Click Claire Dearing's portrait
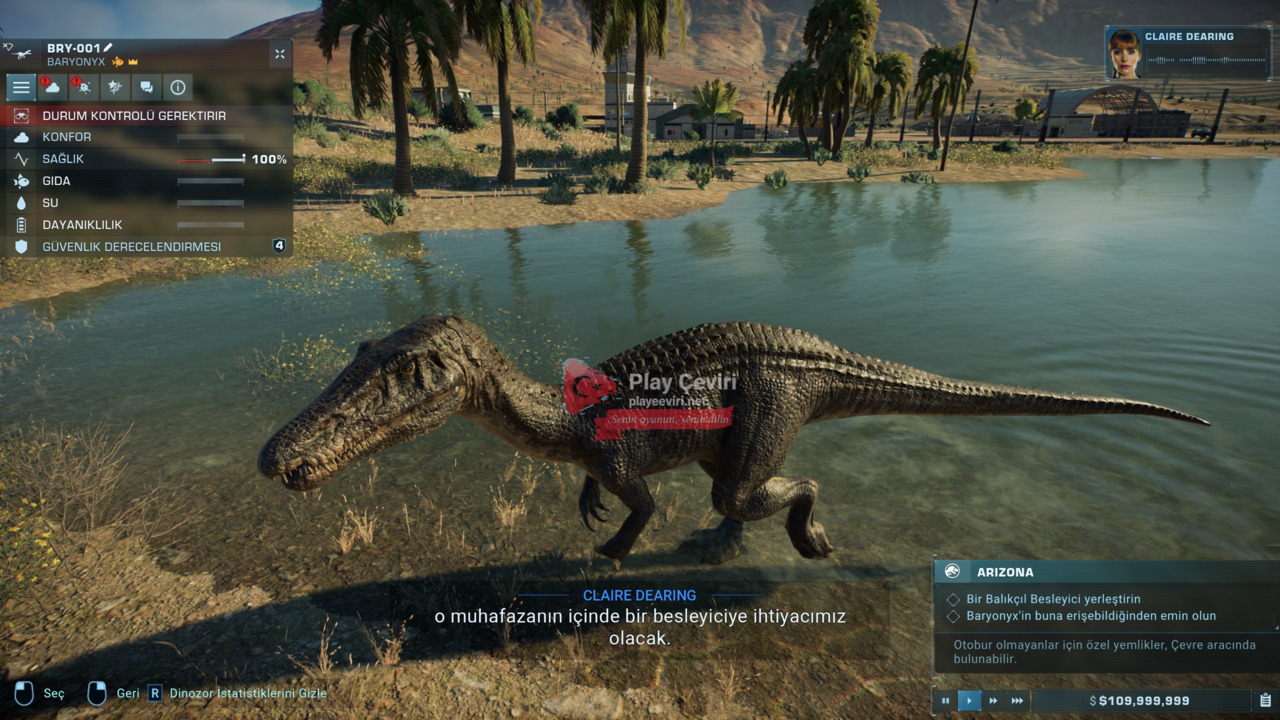 pos(1124,54)
